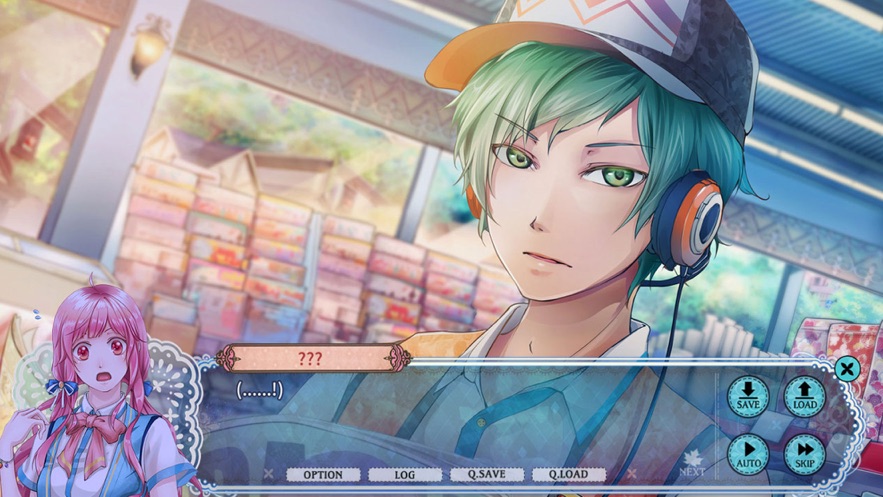Advance dialogue with the NEXT leaf
The image size is (883, 497).
[x=692, y=467]
